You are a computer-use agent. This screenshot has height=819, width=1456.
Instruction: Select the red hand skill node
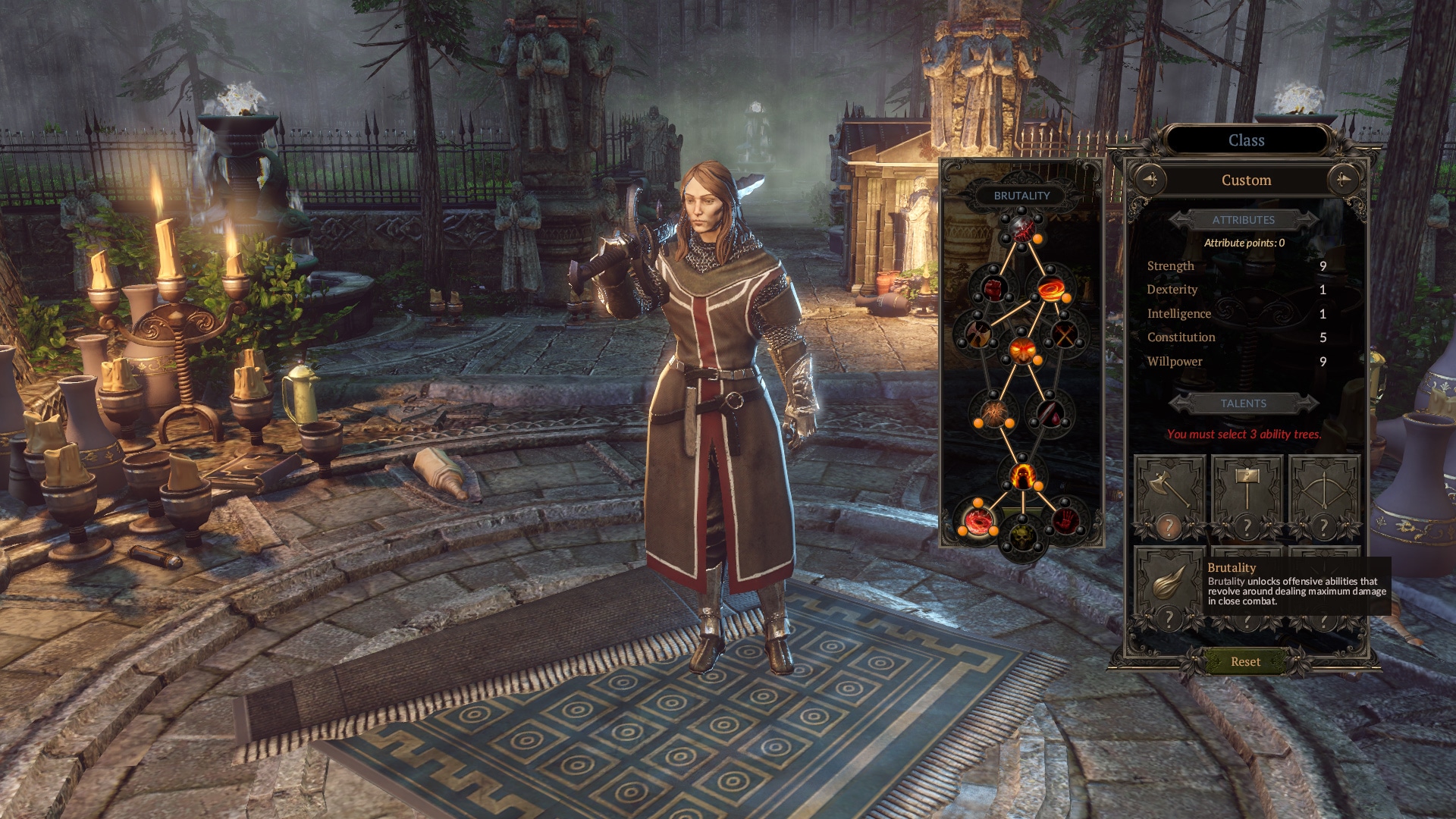tap(1064, 520)
